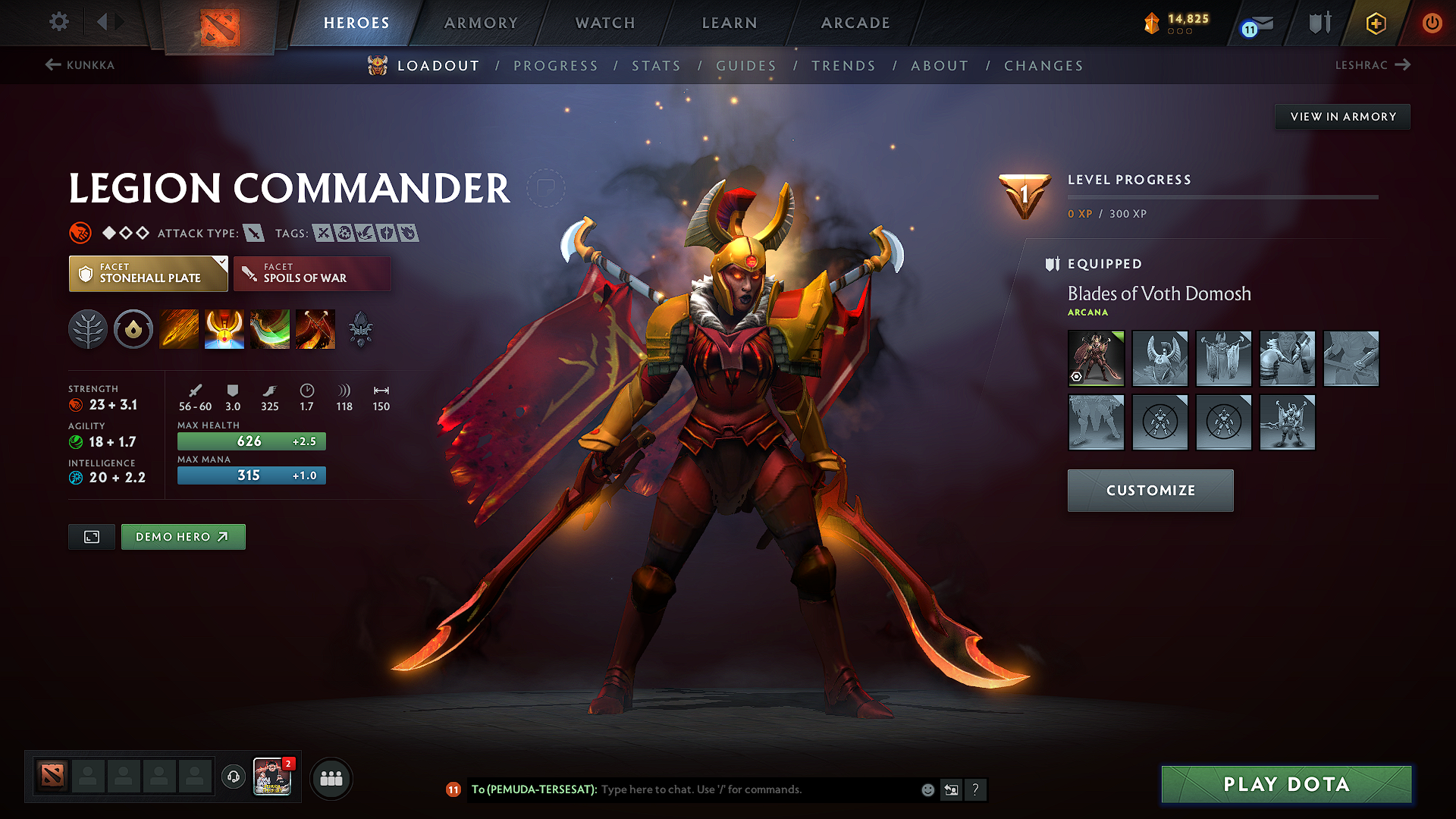This screenshot has width=1456, height=819.
Task: Open the STATS page for Legion Commander
Action: 656,66
